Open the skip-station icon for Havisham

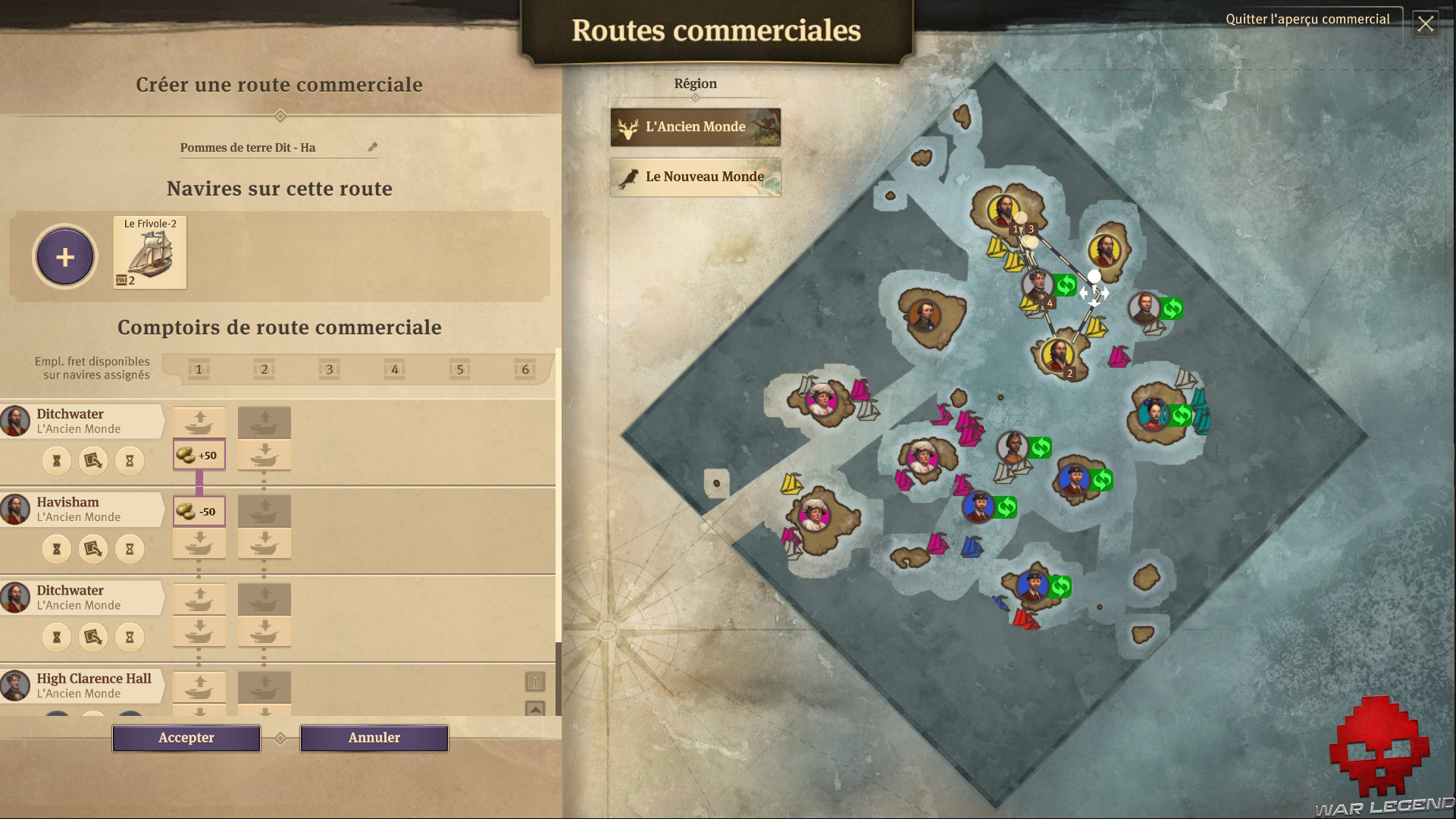tap(92, 548)
